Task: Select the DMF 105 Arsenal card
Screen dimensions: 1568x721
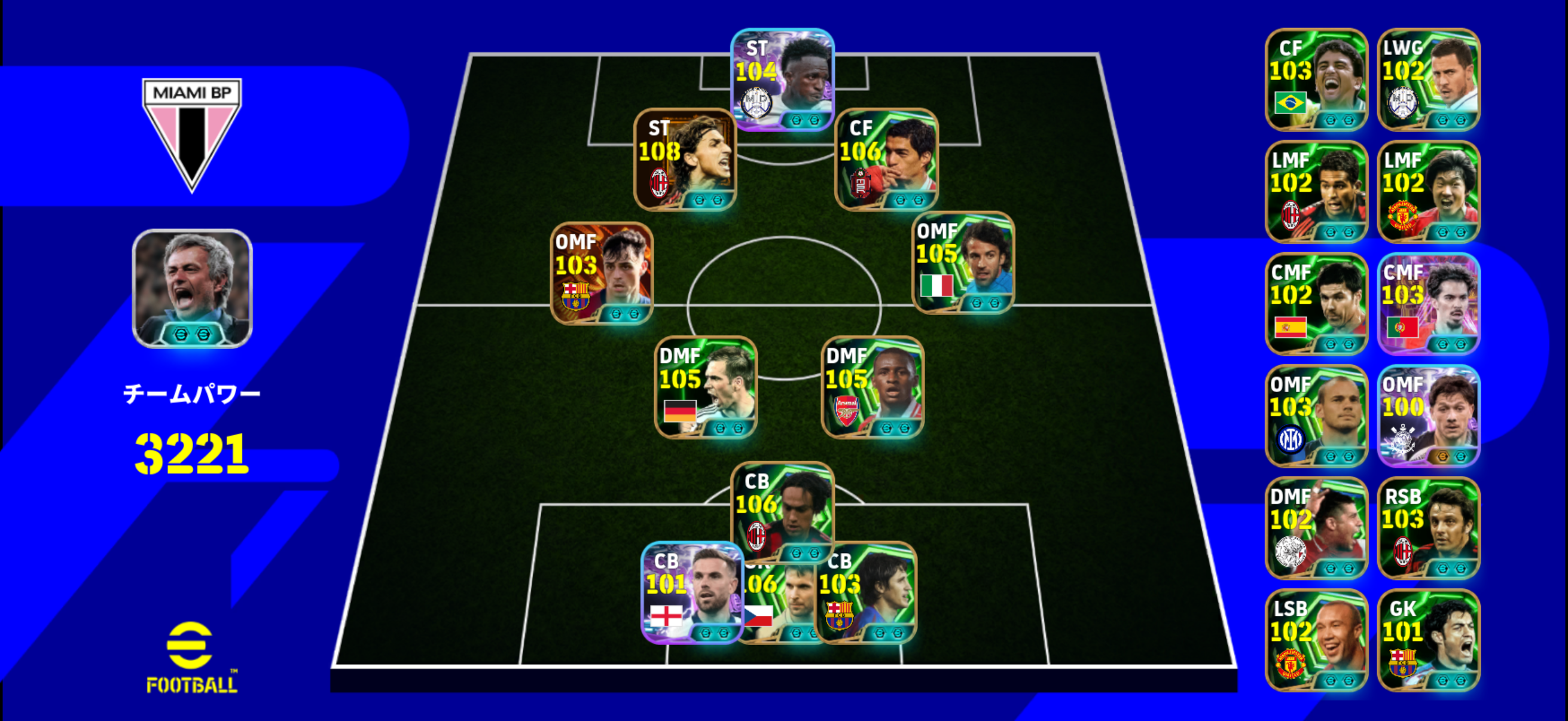Action: pyautogui.click(x=873, y=387)
